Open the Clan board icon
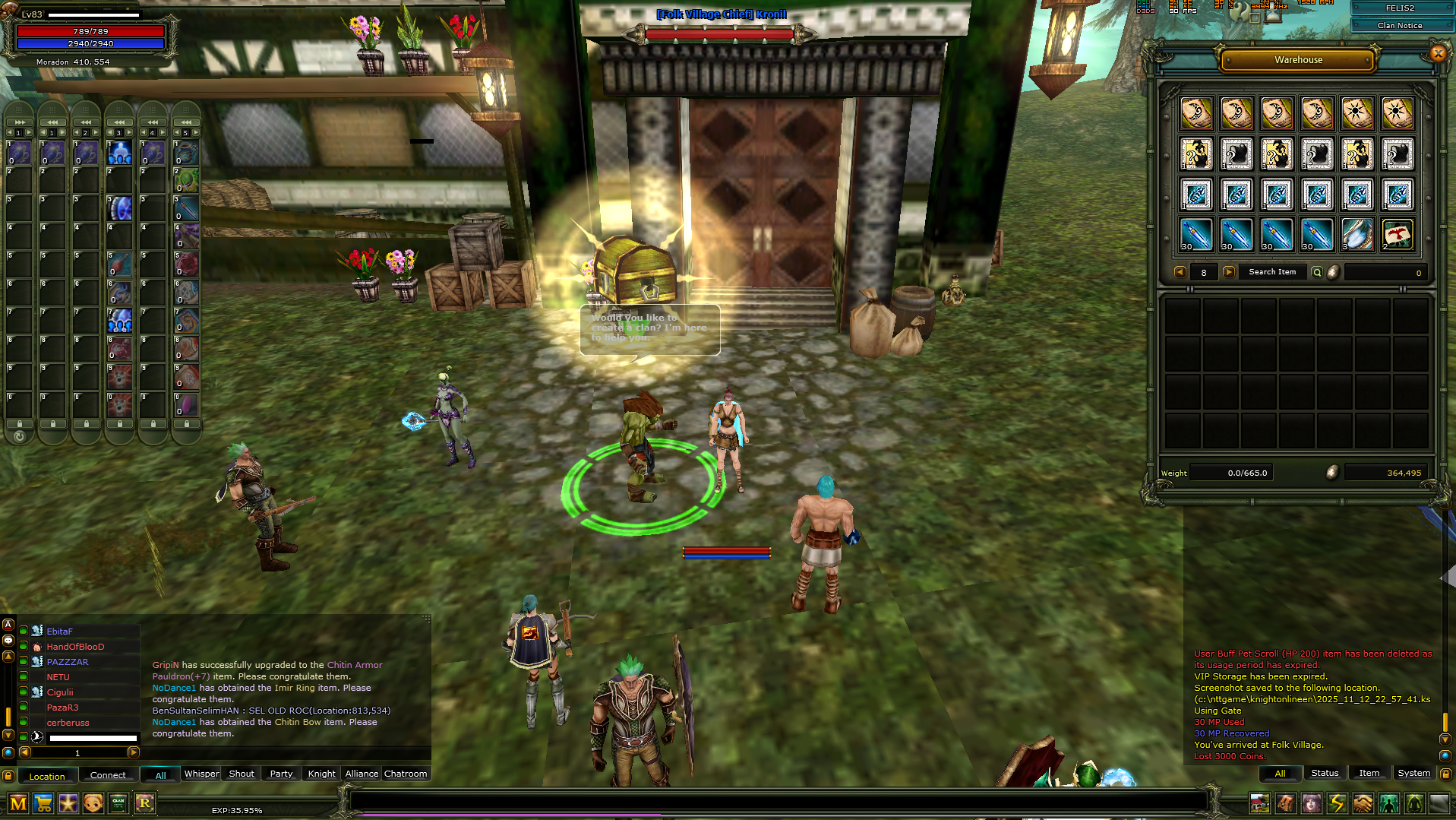The height and width of the screenshot is (820, 1456). tap(118, 803)
